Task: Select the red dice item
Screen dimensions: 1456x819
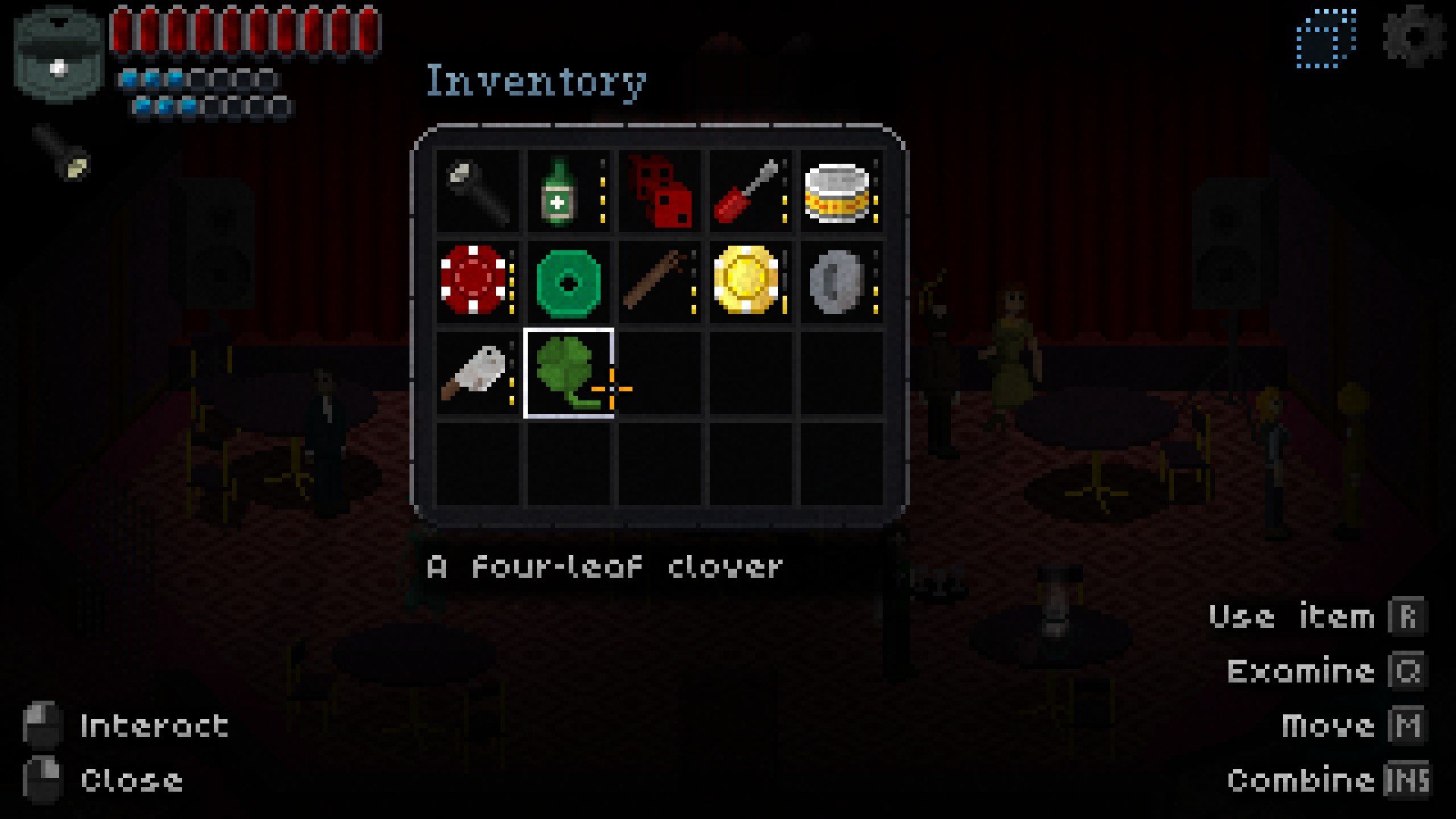Action: click(660, 193)
